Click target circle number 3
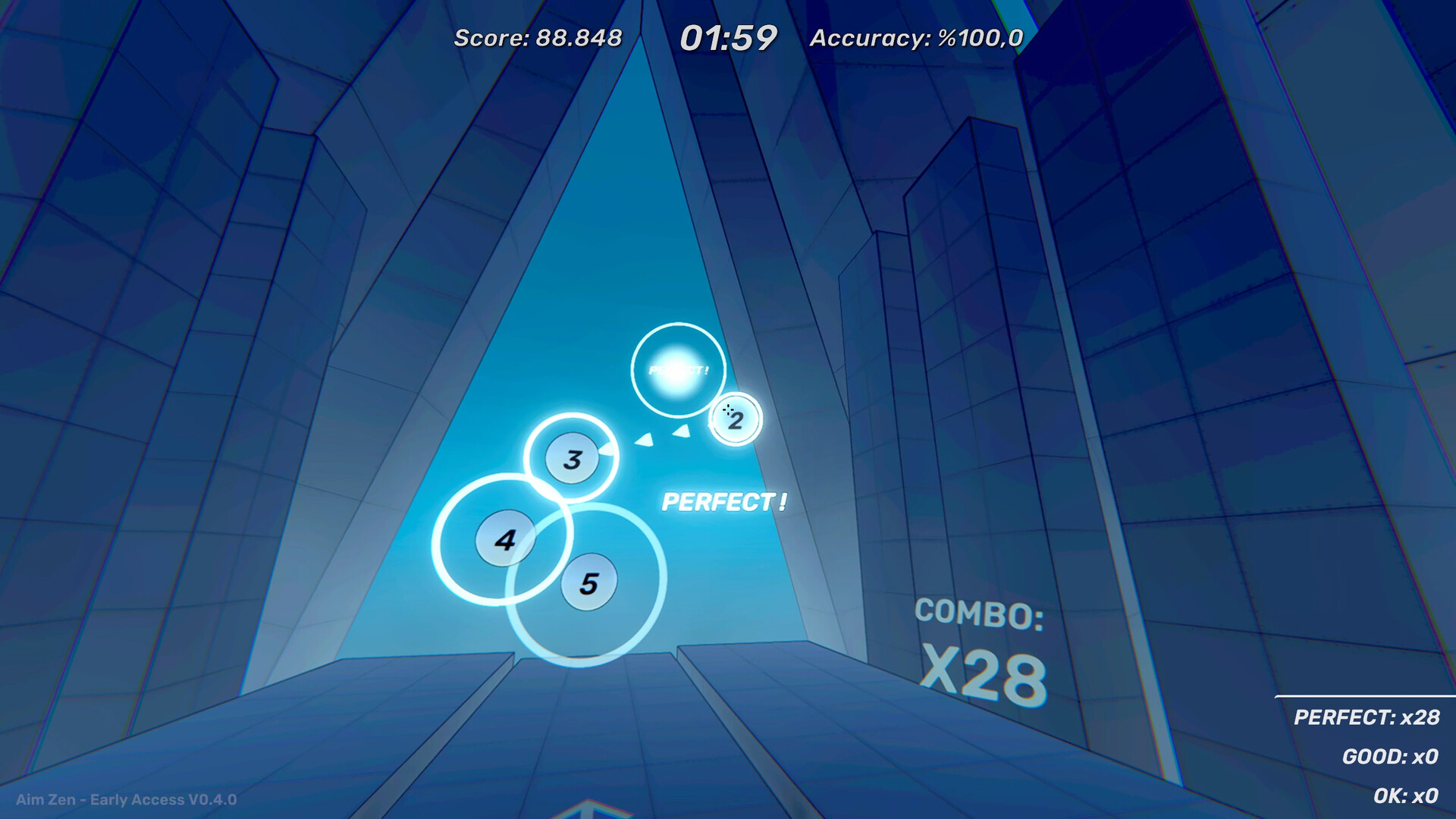The width and height of the screenshot is (1456, 819). coord(573,458)
